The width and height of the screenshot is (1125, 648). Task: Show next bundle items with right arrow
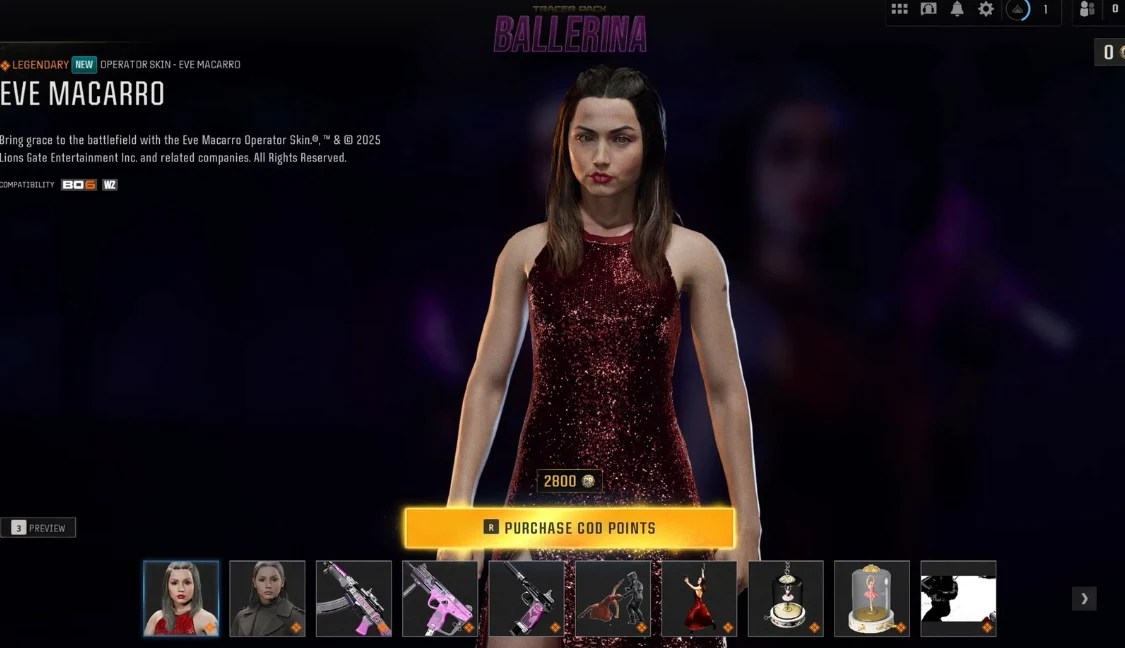pyautogui.click(x=1084, y=598)
